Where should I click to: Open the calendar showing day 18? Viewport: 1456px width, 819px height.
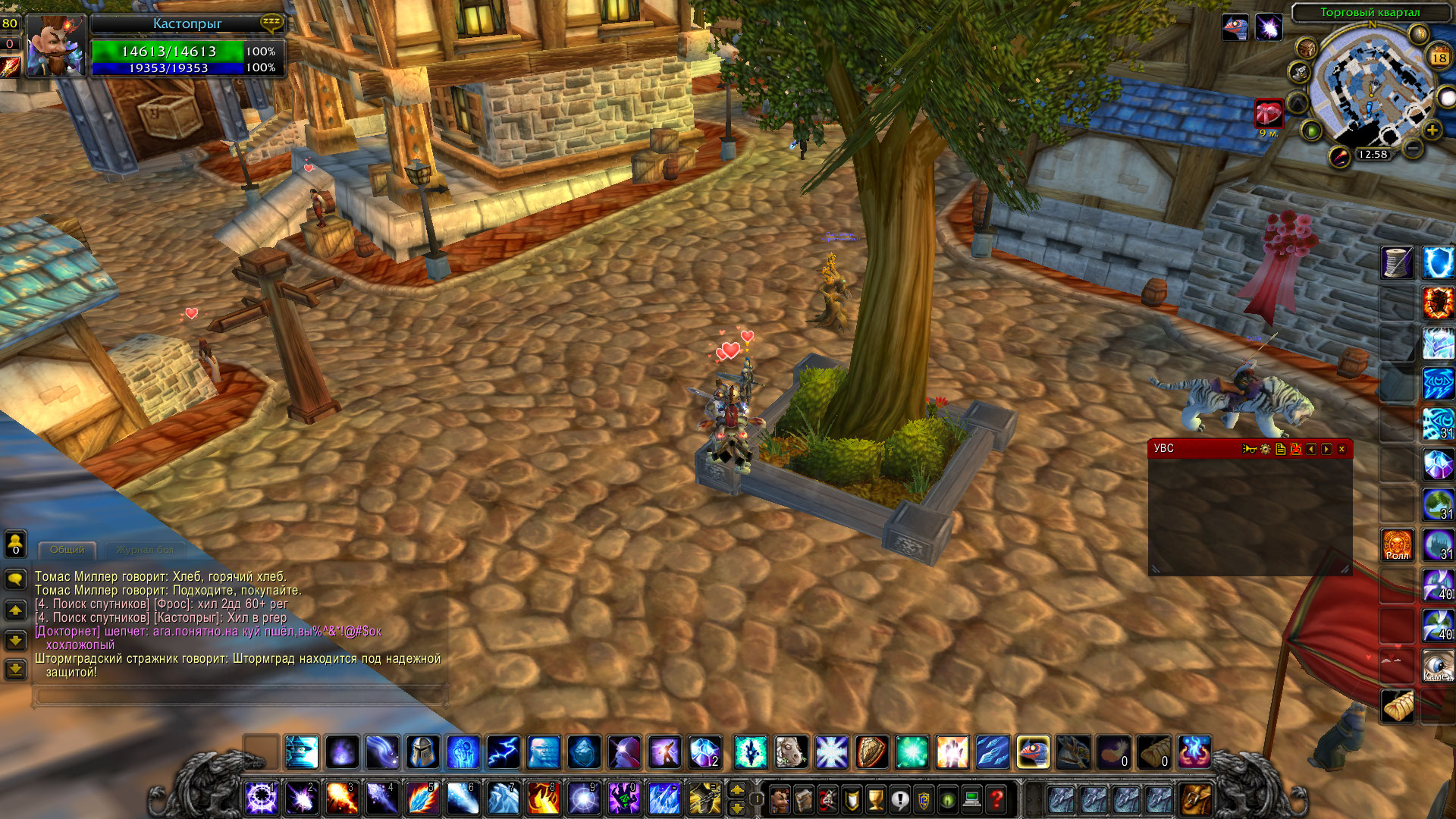click(x=1439, y=57)
